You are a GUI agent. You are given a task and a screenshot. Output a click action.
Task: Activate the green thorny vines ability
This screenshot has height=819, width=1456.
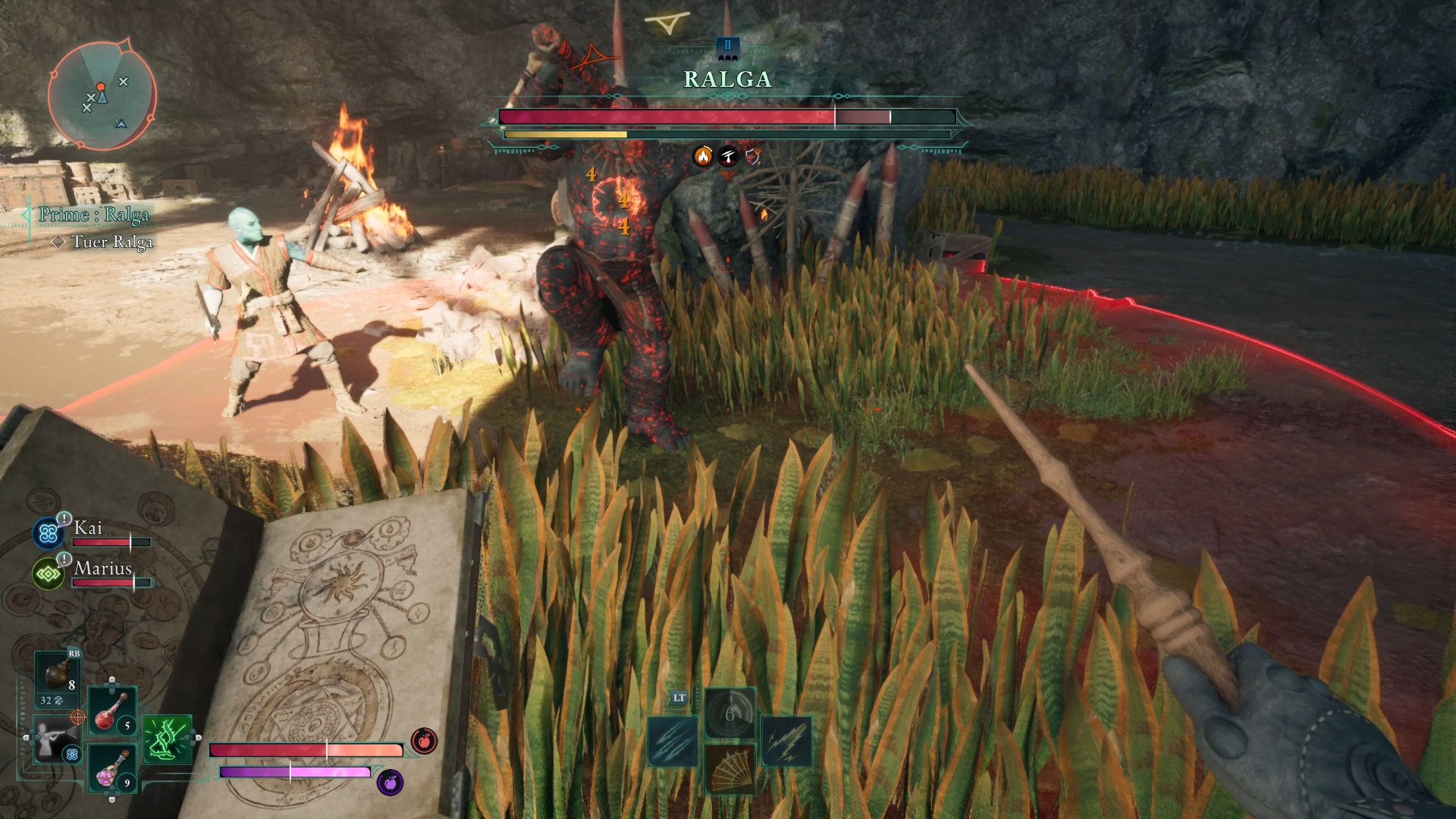167,739
